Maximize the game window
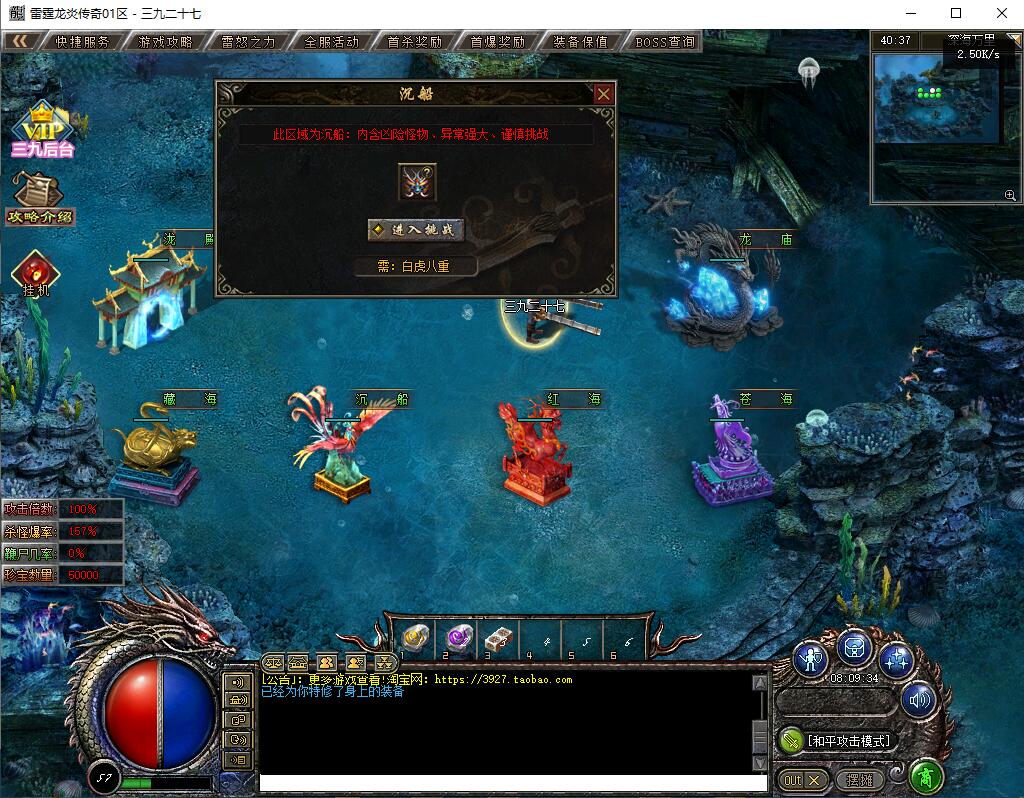 tap(956, 14)
